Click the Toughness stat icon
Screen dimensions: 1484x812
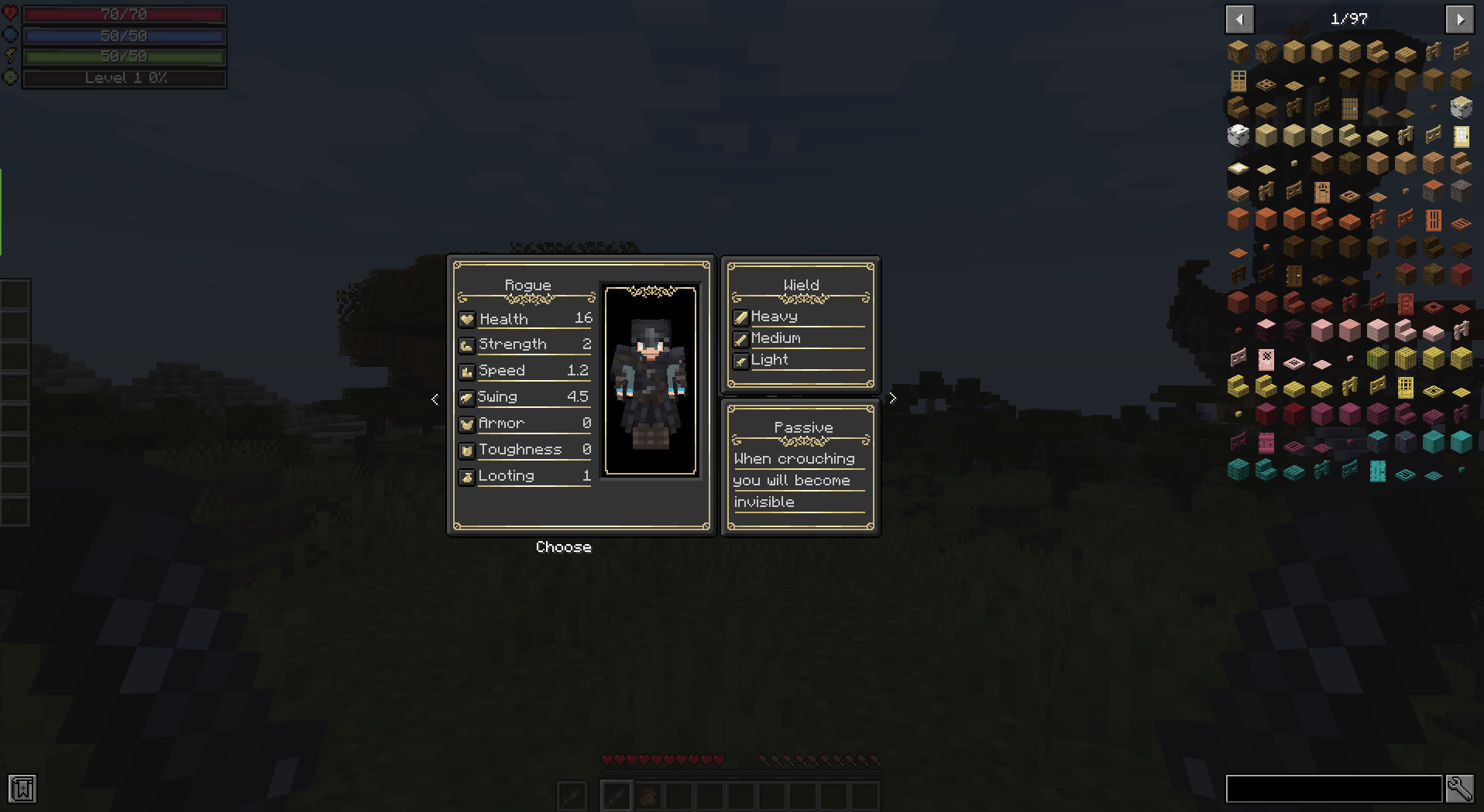pyautogui.click(x=467, y=450)
